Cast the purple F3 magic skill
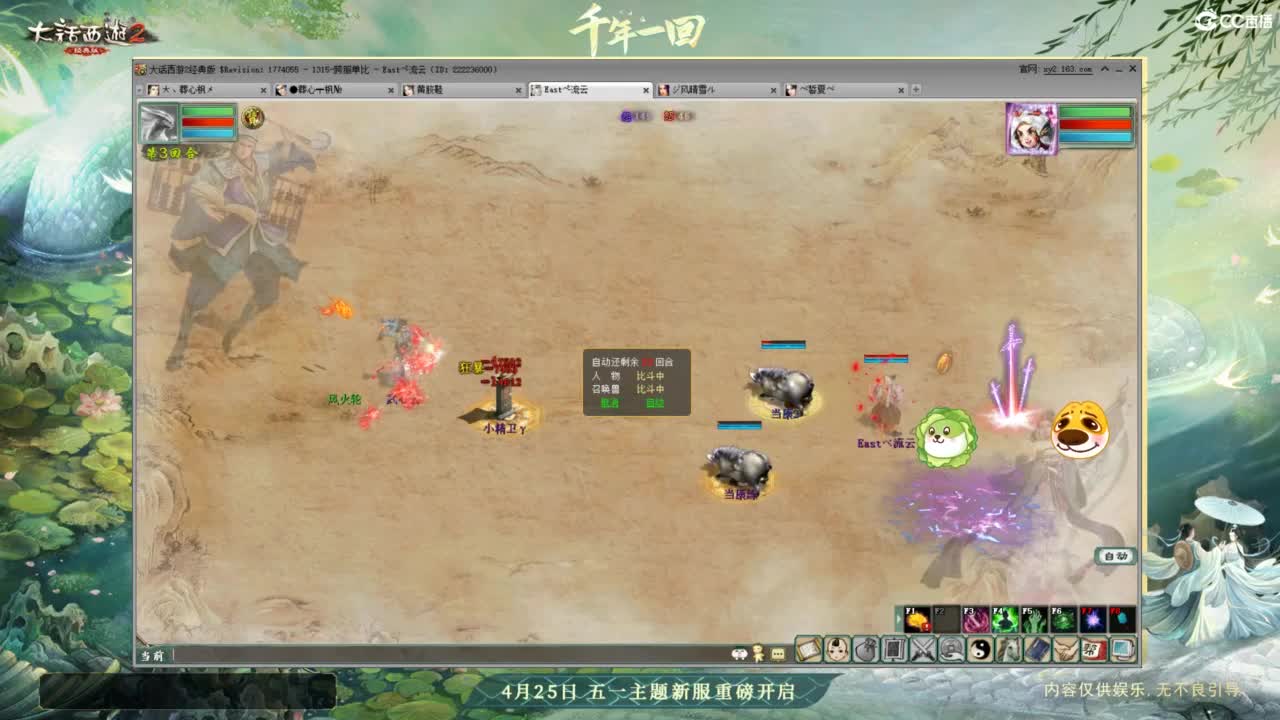 pos(976,620)
